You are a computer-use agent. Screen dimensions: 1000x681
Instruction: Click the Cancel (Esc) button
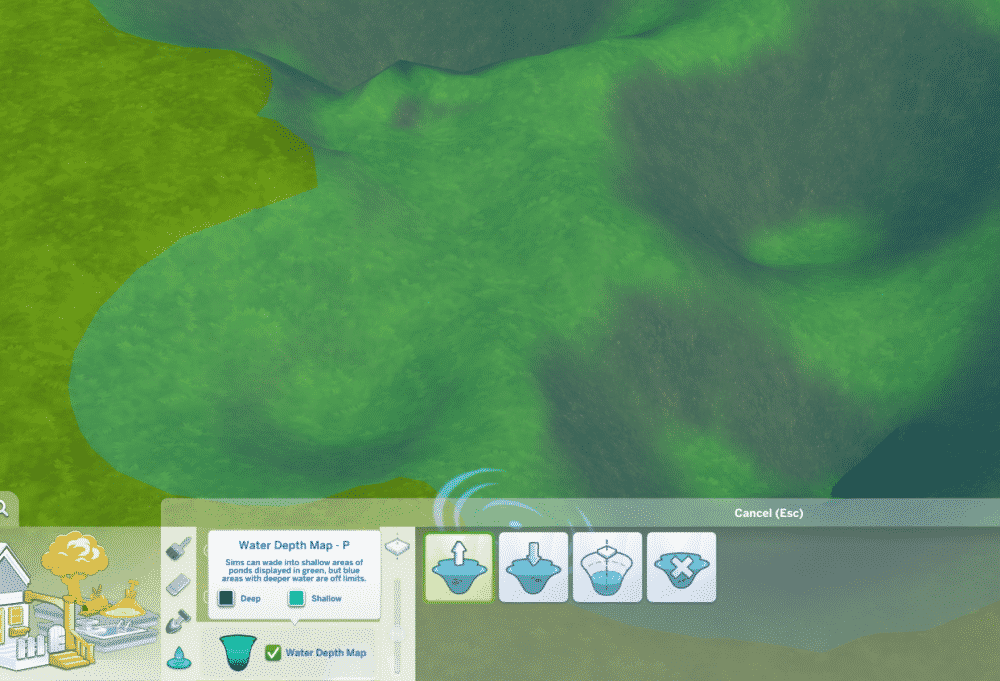768,513
